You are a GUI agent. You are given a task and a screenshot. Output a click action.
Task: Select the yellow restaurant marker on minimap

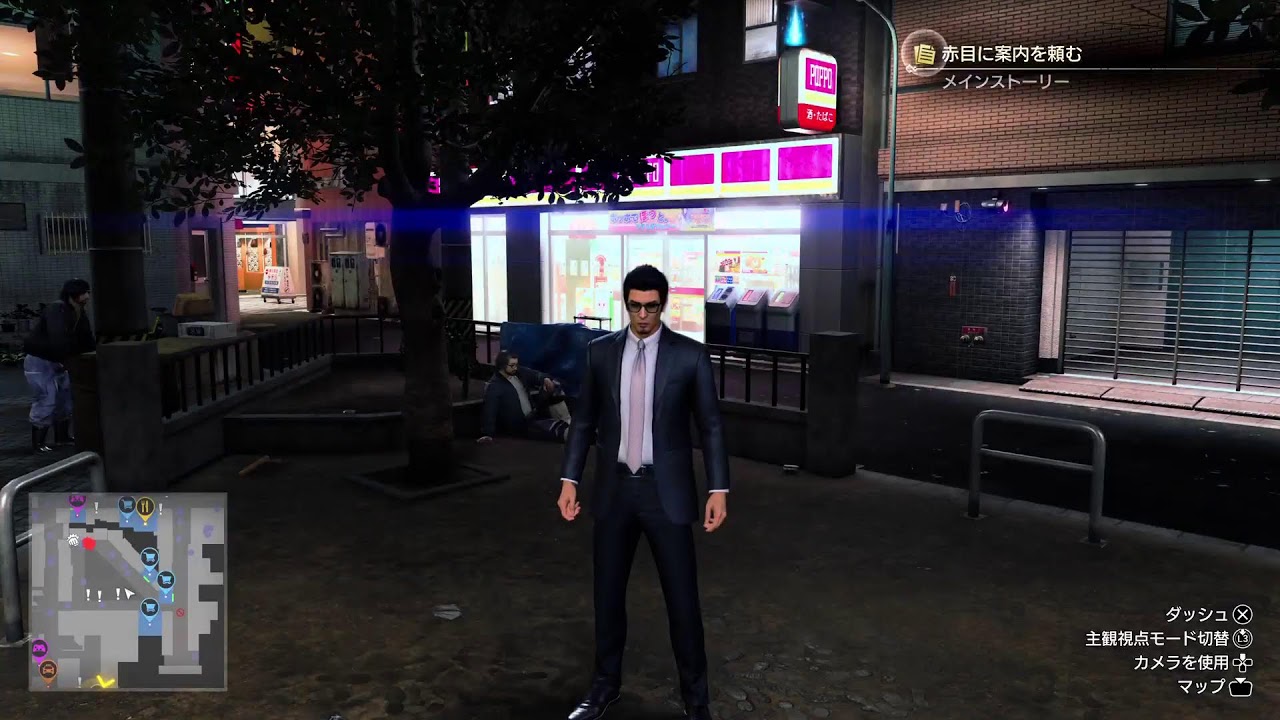click(145, 506)
